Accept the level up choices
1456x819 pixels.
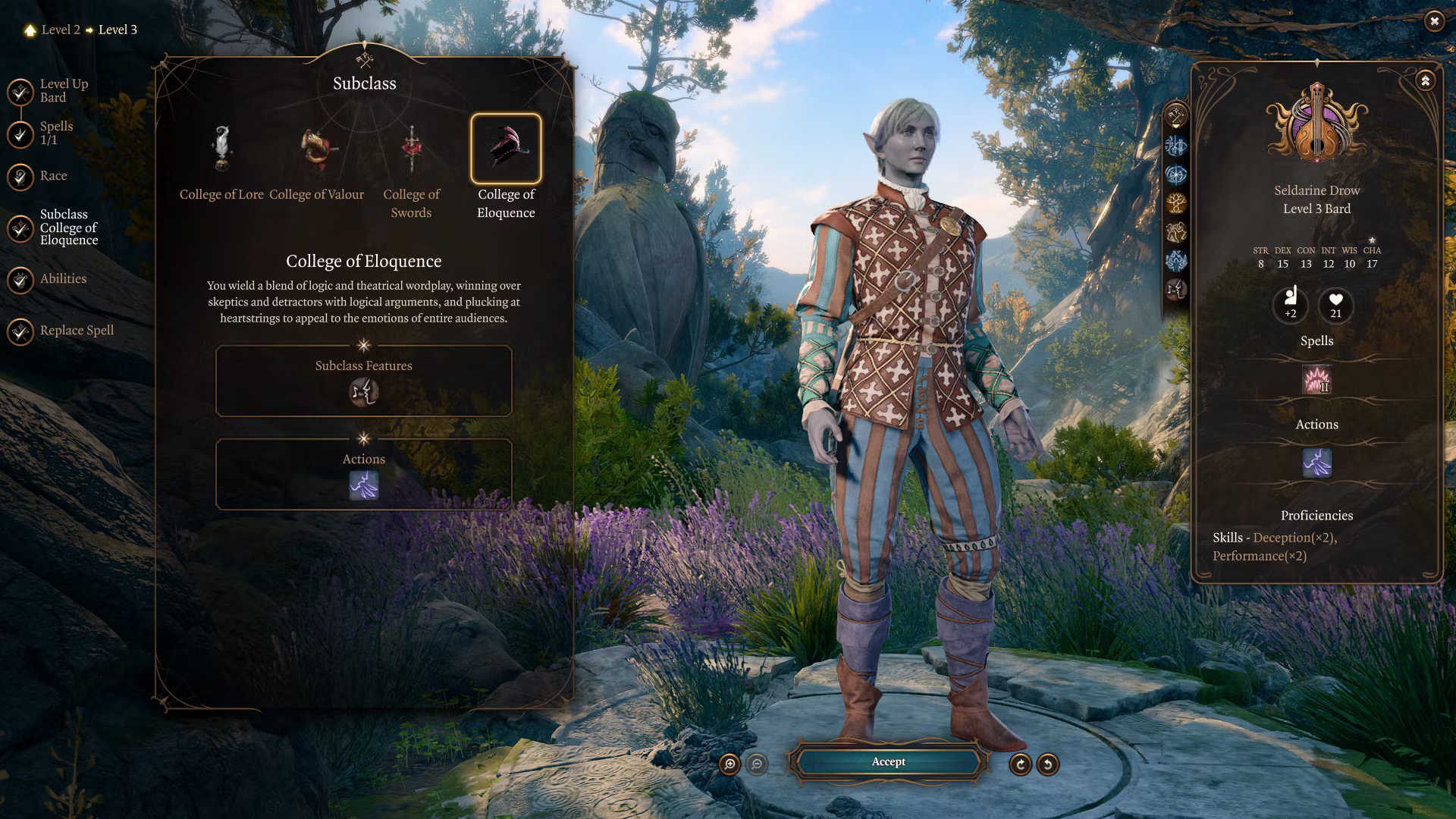coord(888,762)
